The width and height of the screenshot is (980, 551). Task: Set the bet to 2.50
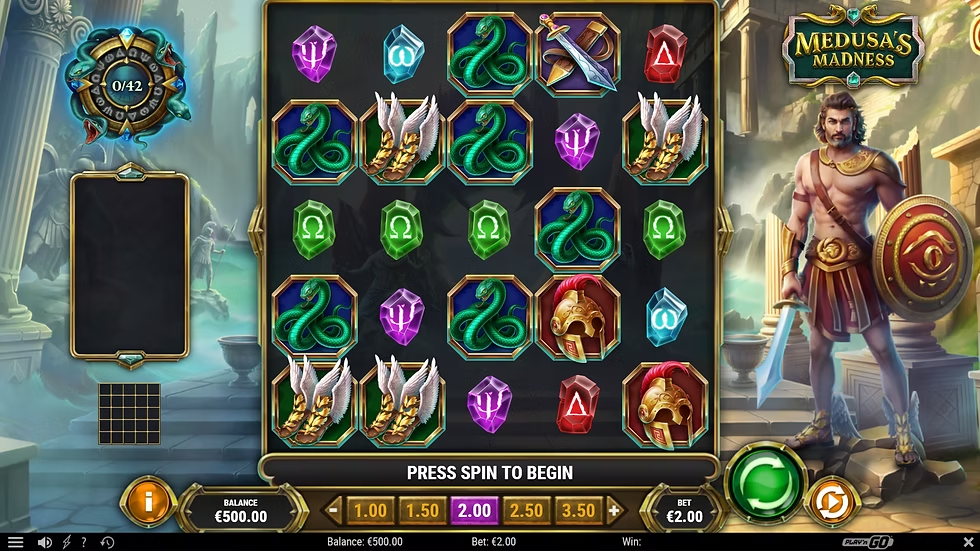click(526, 510)
